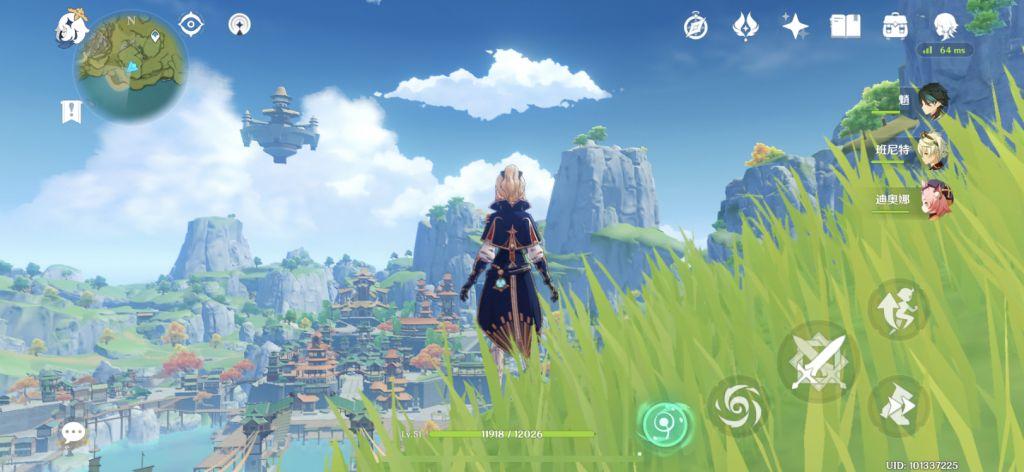Tap the circular arrow icon beside the eye
Viewport: 1024px width, 472px height.
click(240, 24)
